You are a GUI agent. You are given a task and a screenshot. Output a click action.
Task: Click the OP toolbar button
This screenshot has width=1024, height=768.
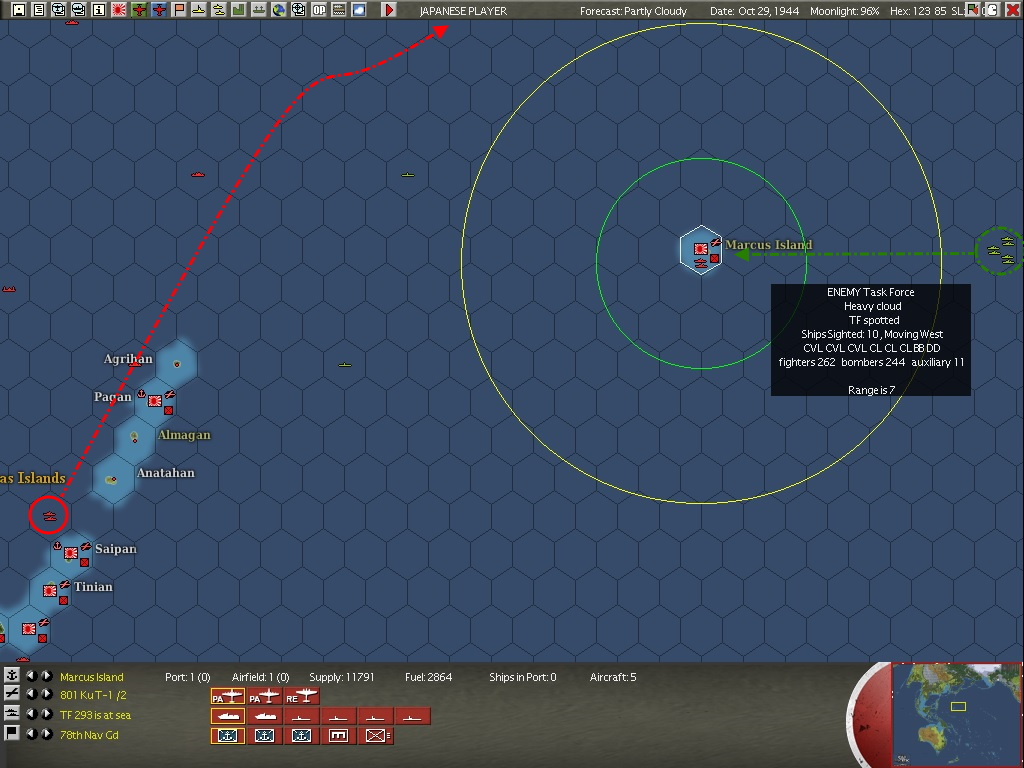319,10
